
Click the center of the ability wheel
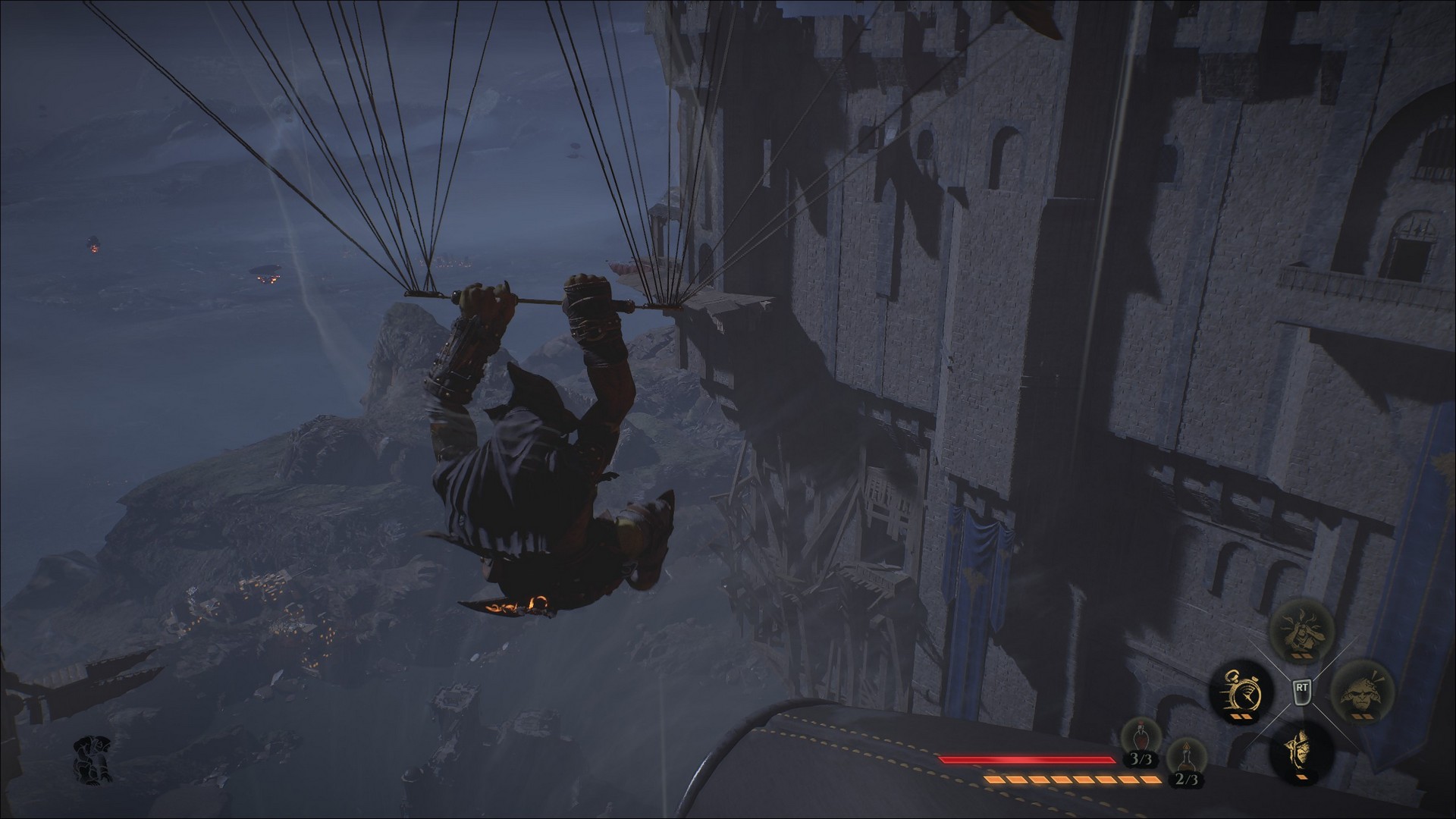pyautogui.click(x=1301, y=690)
